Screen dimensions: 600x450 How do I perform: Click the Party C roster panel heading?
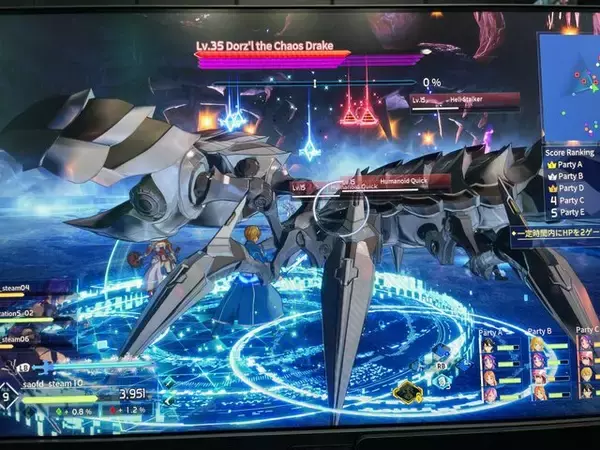(587, 330)
